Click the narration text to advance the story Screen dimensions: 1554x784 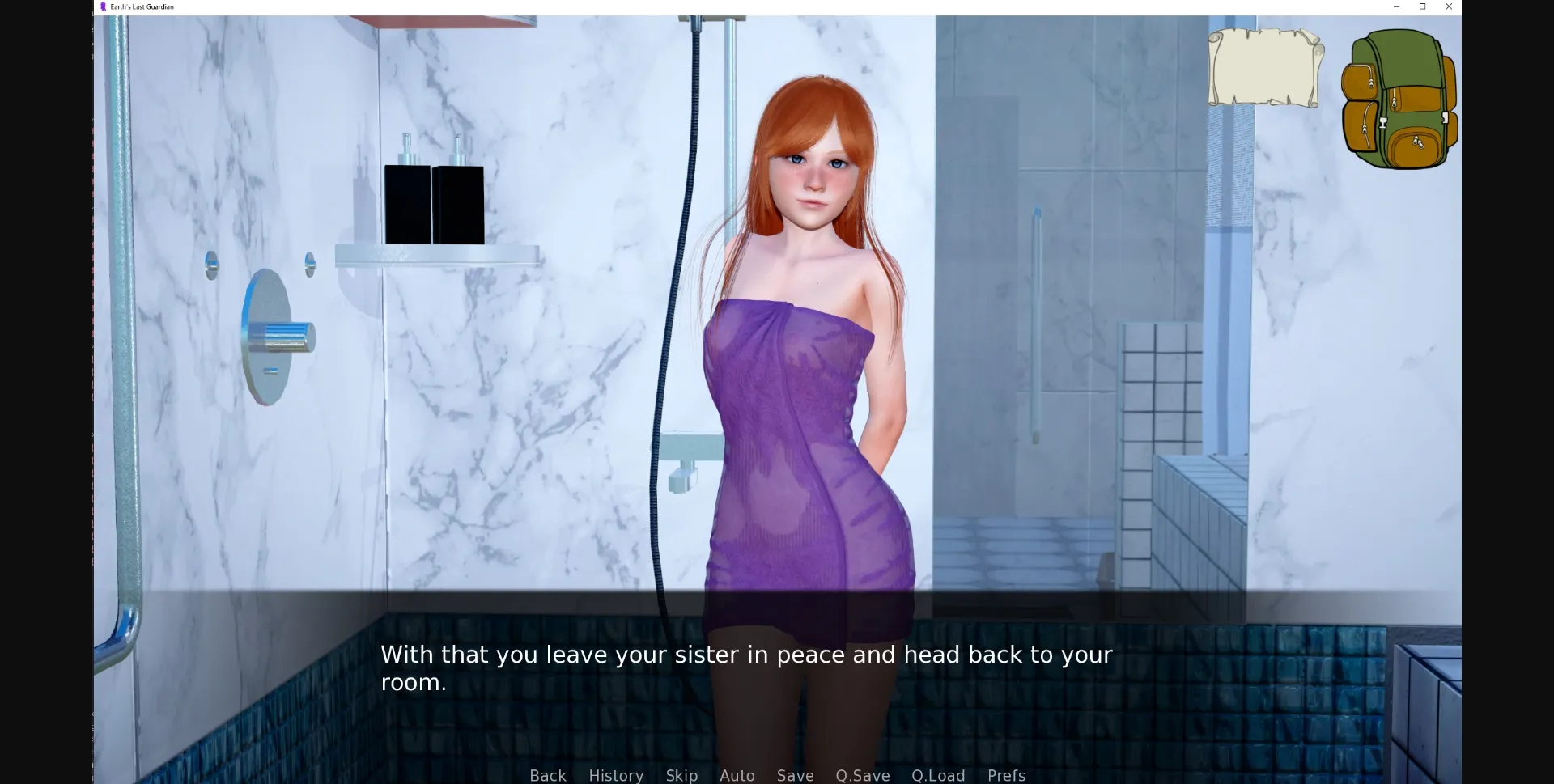(x=745, y=667)
